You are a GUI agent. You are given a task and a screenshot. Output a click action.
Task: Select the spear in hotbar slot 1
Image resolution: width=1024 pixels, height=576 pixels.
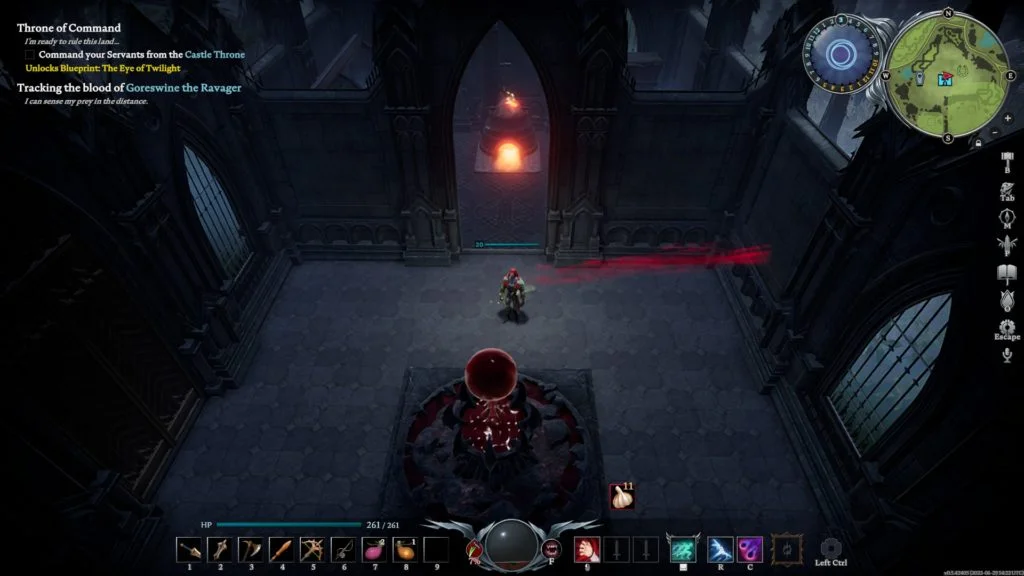point(189,549)
